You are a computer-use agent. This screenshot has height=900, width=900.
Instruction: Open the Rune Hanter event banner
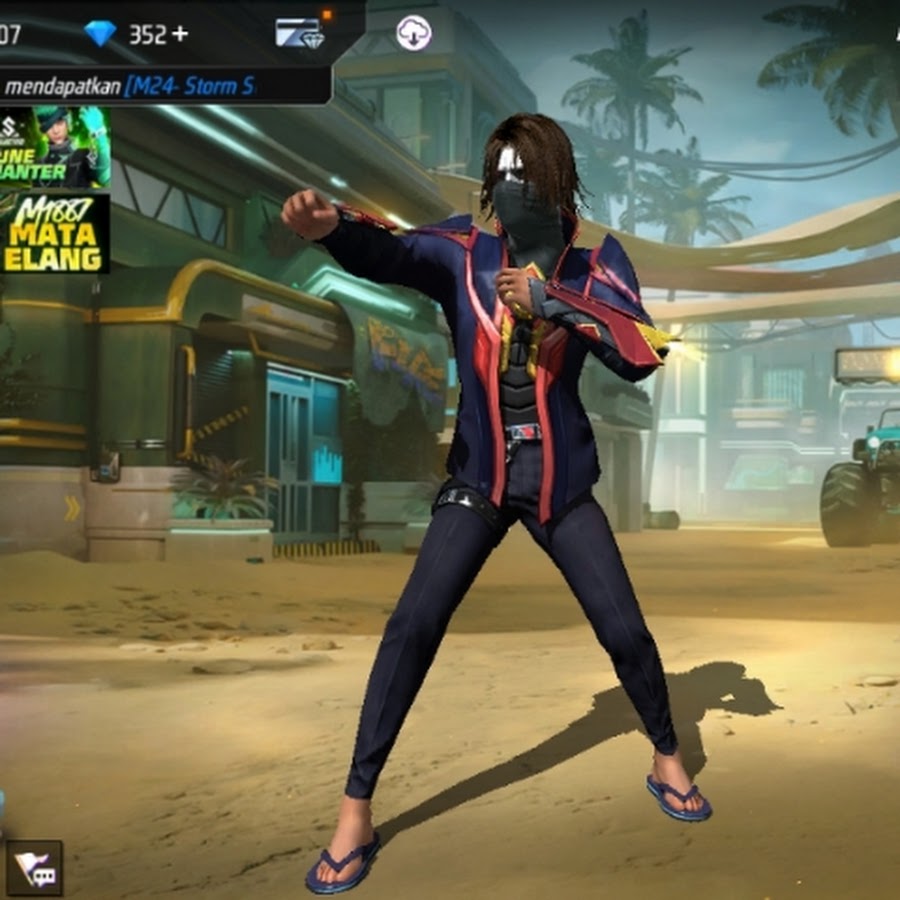click(54, 147)
